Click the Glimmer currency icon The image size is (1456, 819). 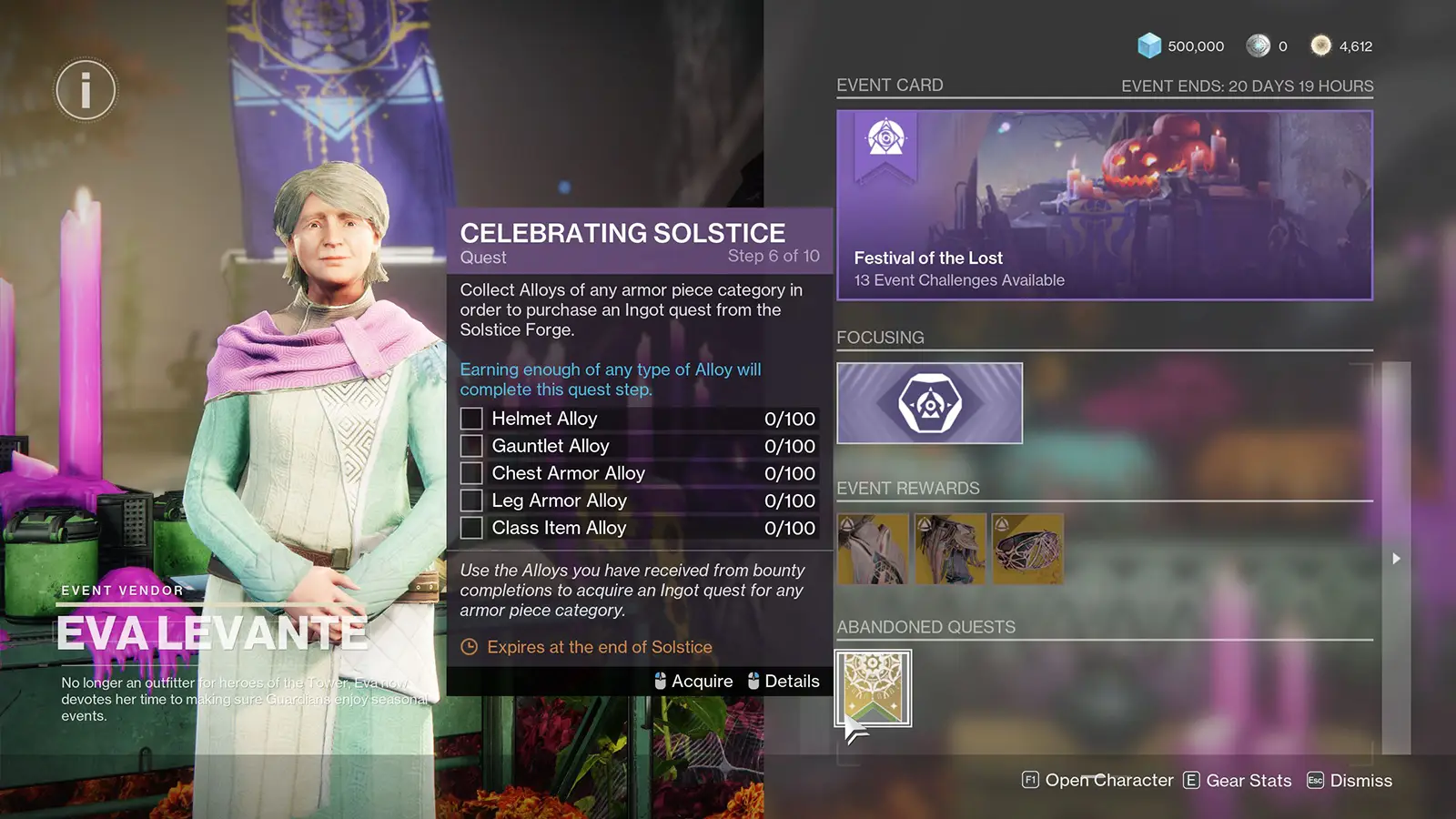click(1151, 45)
